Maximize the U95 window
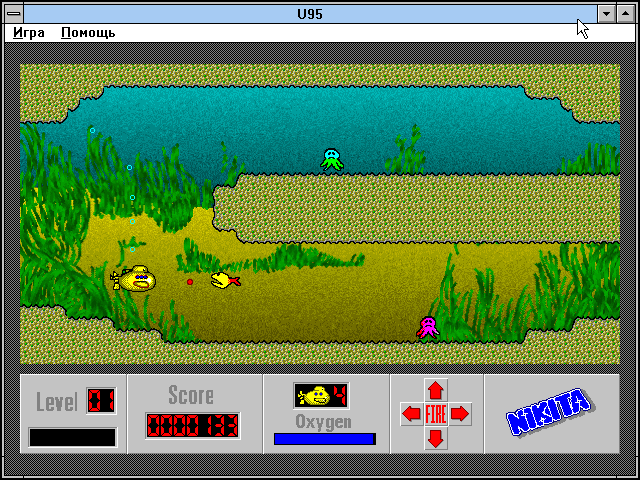 tap(626, 13)
